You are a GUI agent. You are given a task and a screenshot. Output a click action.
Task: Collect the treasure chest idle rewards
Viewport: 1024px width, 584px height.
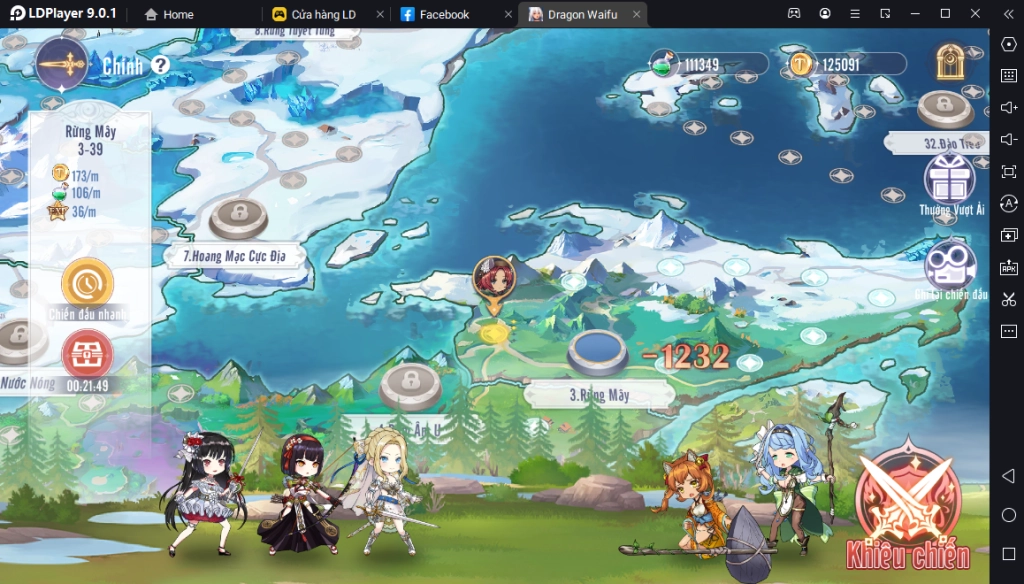click(x=87, y=354)
